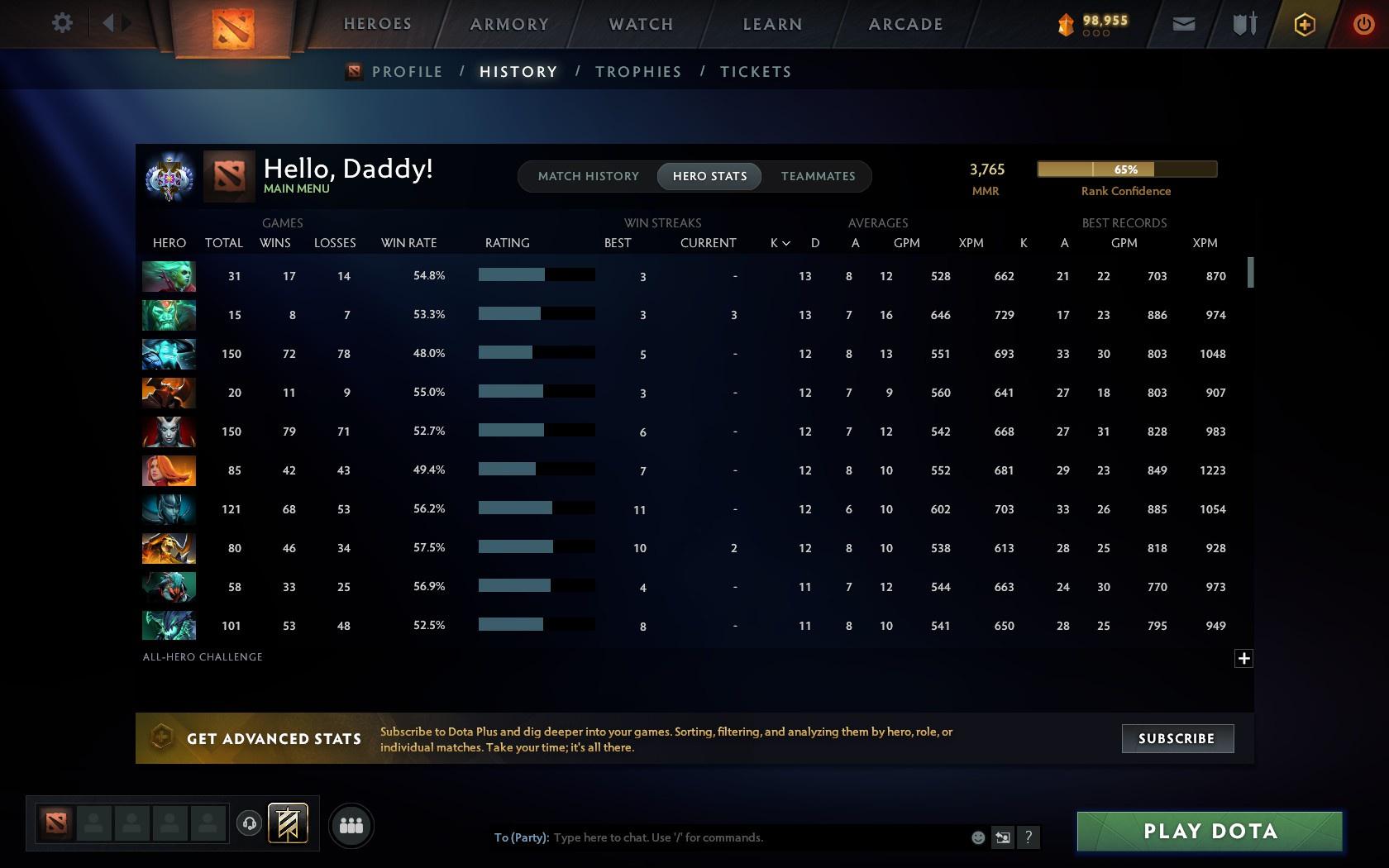Expand the All-Hero Challenge plus control

[1243, 658]
